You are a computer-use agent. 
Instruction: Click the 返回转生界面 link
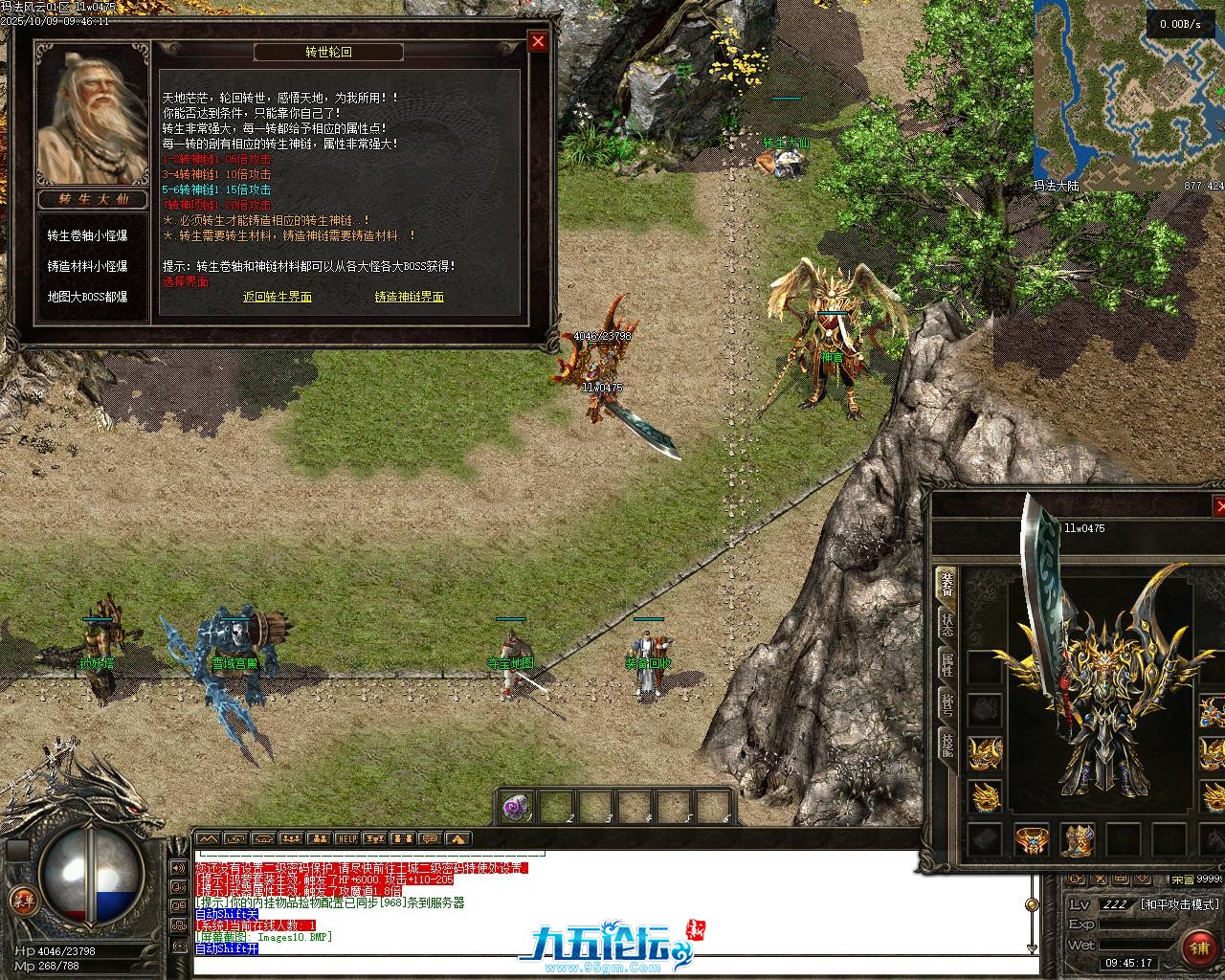[x=278, y=297]
